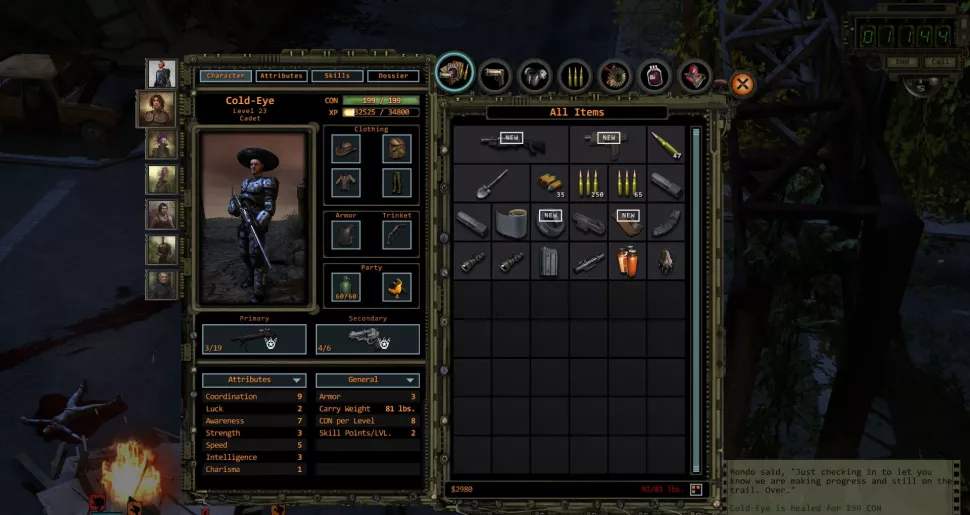Open the Skills tab
The height and width of the screenshot is (515, 970).
[x=337, y=76]
